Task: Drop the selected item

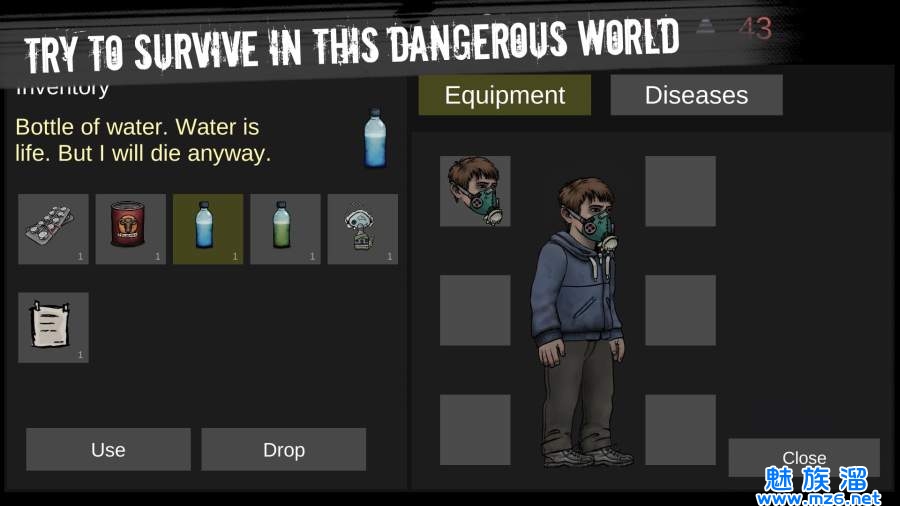Action: point(283,449)
